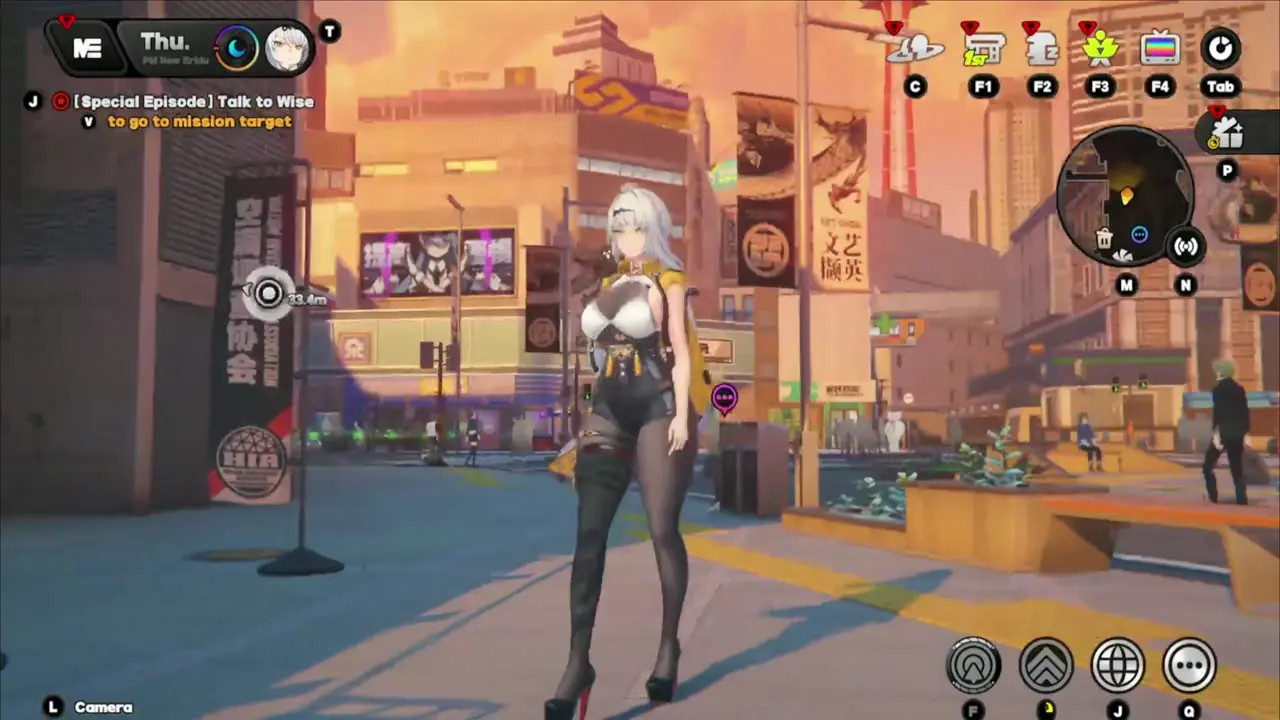Open the green winged figure icon
1280x720 pixels.
coord(1100,48)
